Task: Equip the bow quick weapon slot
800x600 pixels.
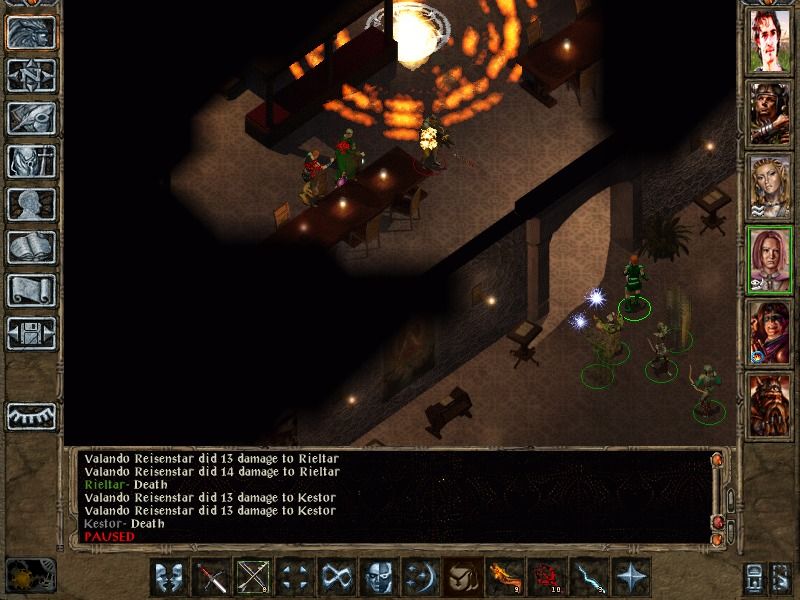Action: tap(253, 578)
